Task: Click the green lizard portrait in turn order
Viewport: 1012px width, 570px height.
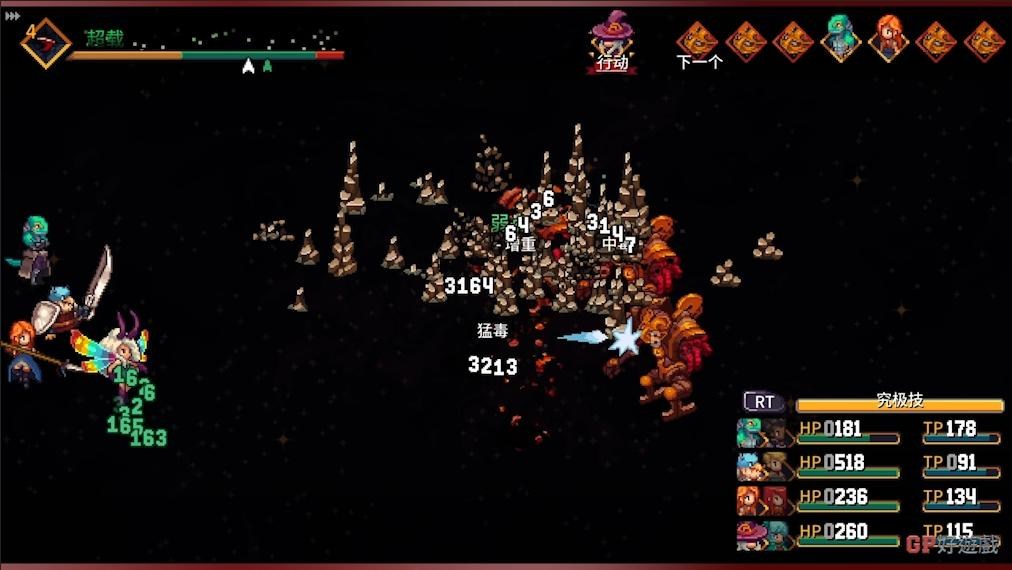Action: click(x=840, y=39)
